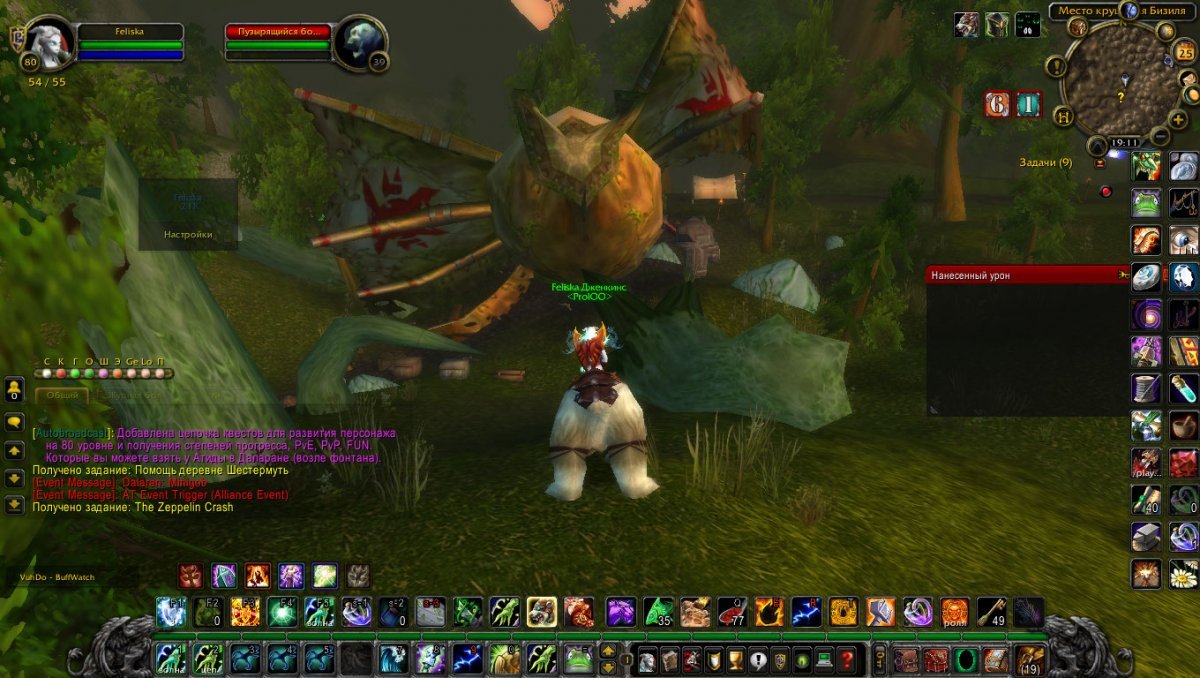Screen dimensions: 1200x678
Task: Click the anvil icon on right bar
Action: [x=1146, y=537]
